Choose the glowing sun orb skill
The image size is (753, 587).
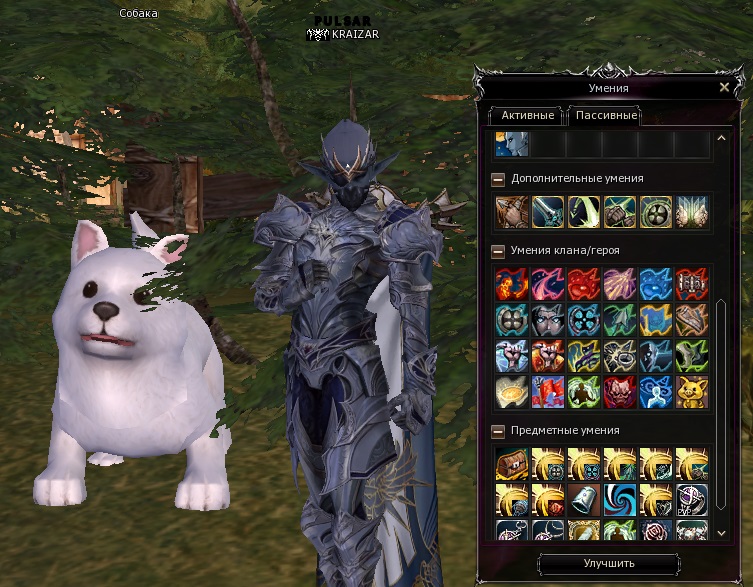(x=511, y=391)
